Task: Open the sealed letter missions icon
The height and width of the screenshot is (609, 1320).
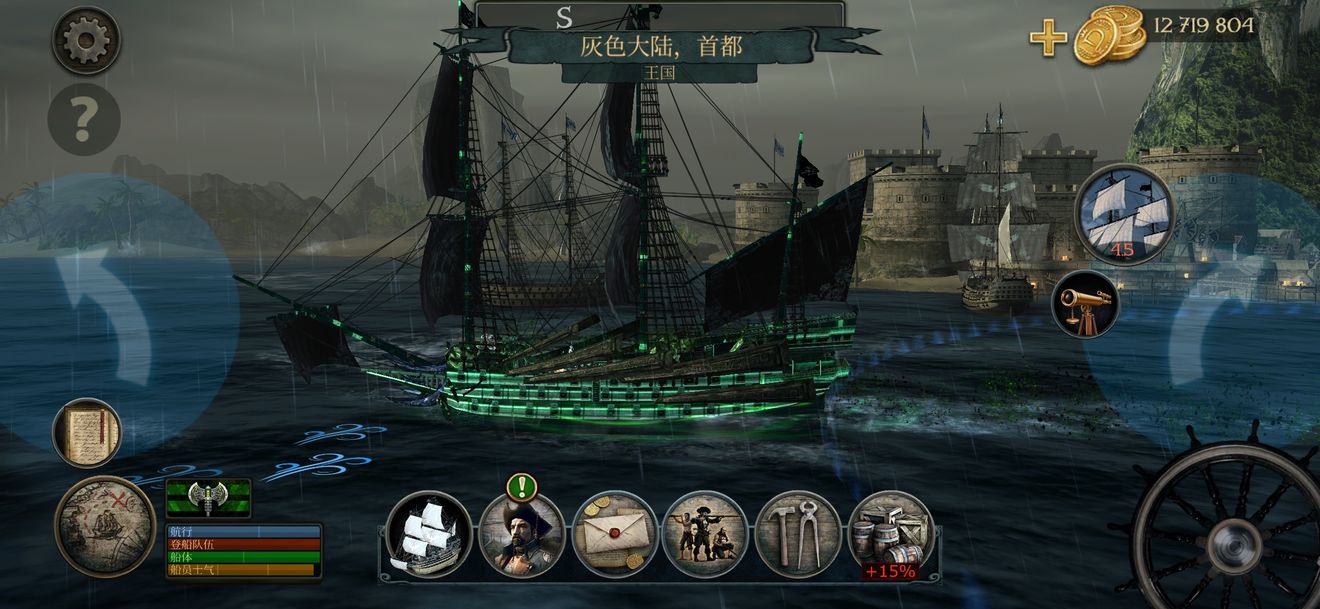Action: pyautogui.click(x=614, y=535)
